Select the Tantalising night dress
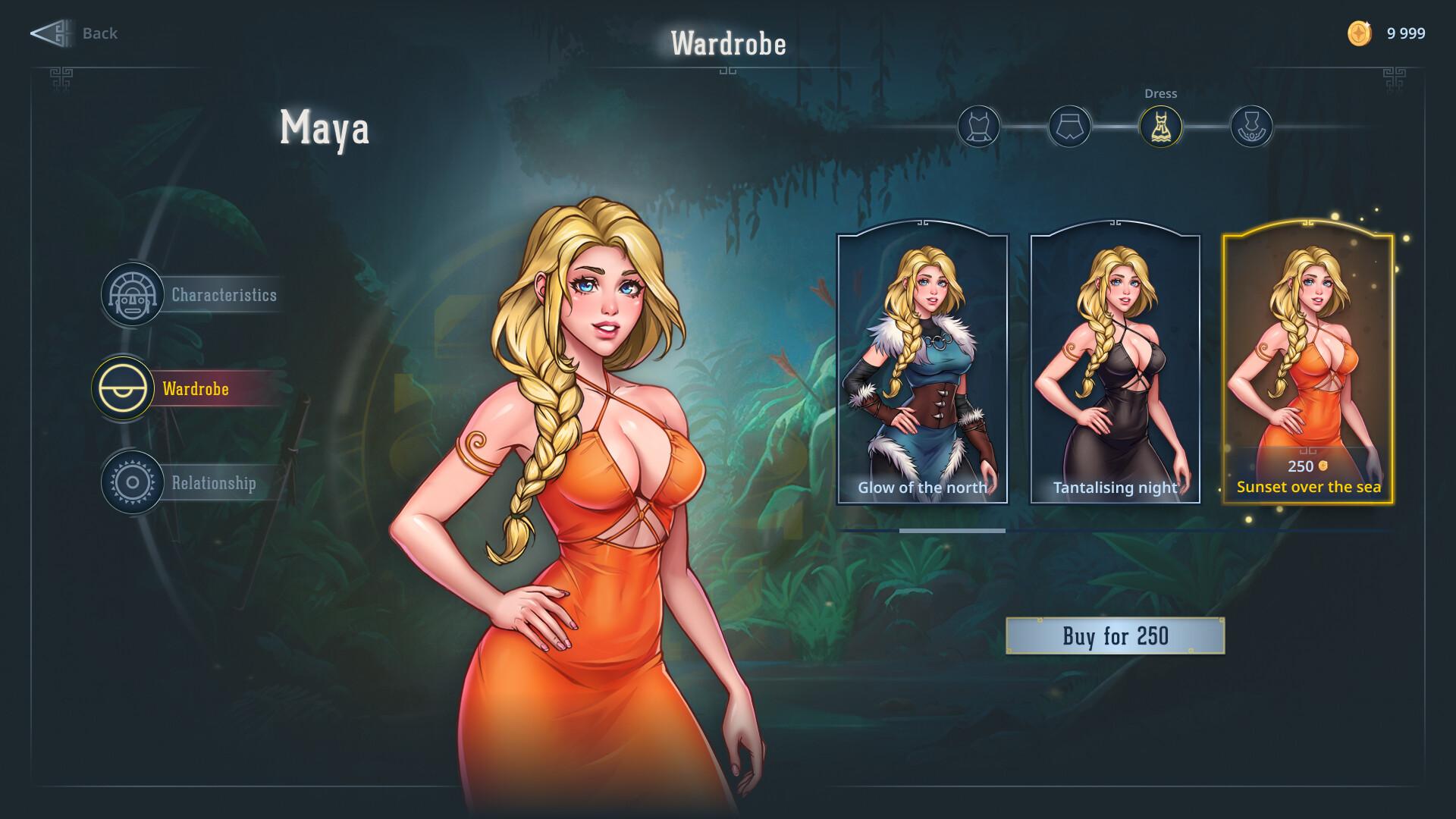Screen dimensions: 1456x819 point(1113,364)
